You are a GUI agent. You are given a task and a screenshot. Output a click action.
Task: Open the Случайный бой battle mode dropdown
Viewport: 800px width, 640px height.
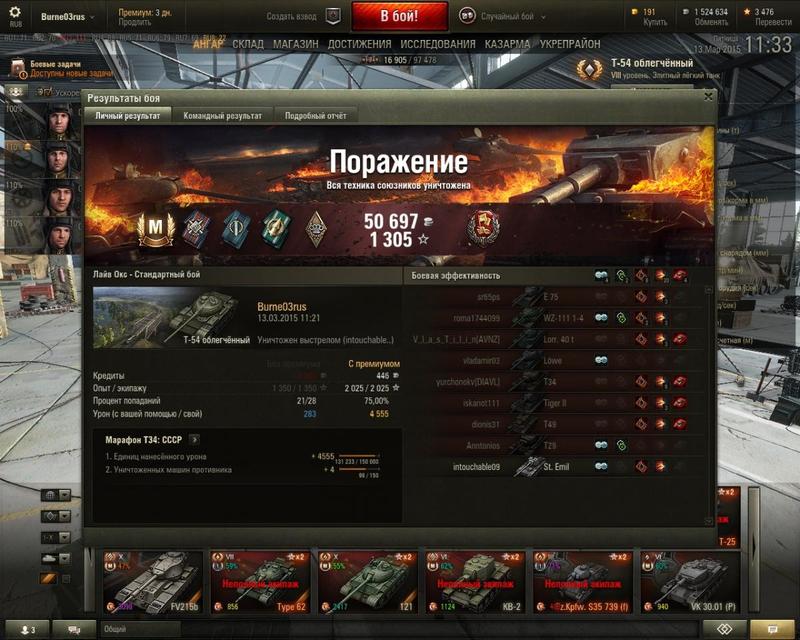tap(504, 16)
